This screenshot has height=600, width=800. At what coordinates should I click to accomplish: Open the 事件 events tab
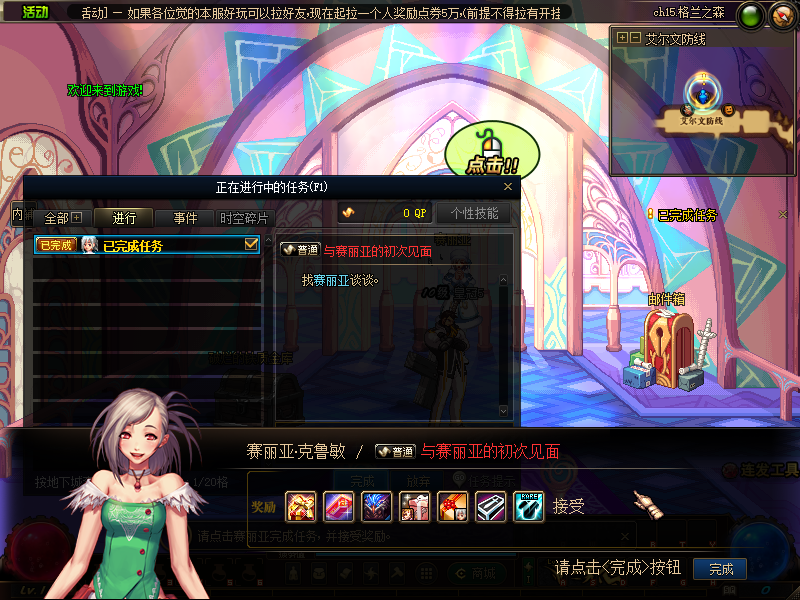click(185, 218)
